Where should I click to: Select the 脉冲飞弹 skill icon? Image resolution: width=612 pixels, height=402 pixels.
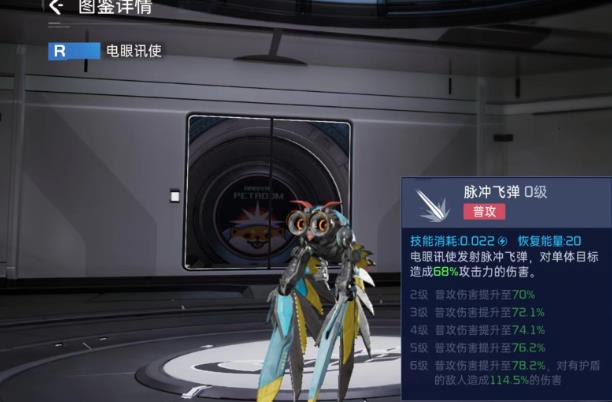coord(434,203)
